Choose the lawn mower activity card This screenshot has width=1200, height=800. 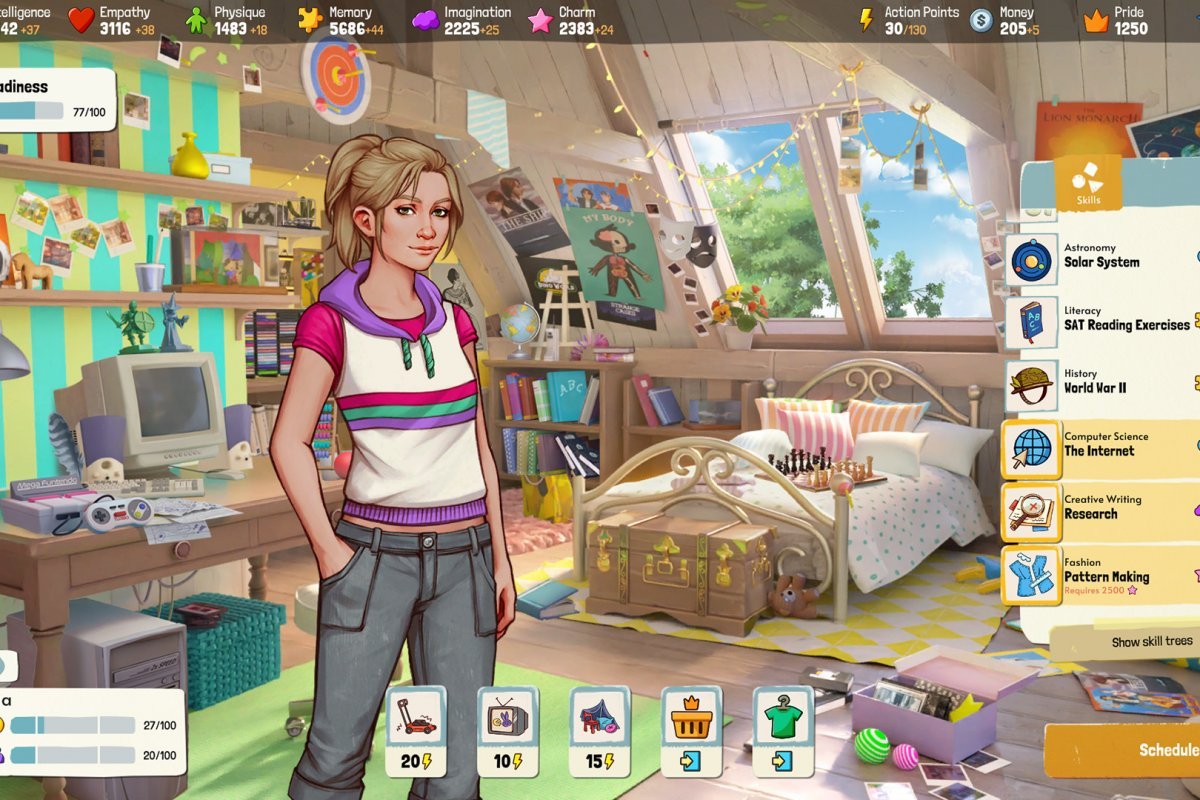click(x=416, y=731)
